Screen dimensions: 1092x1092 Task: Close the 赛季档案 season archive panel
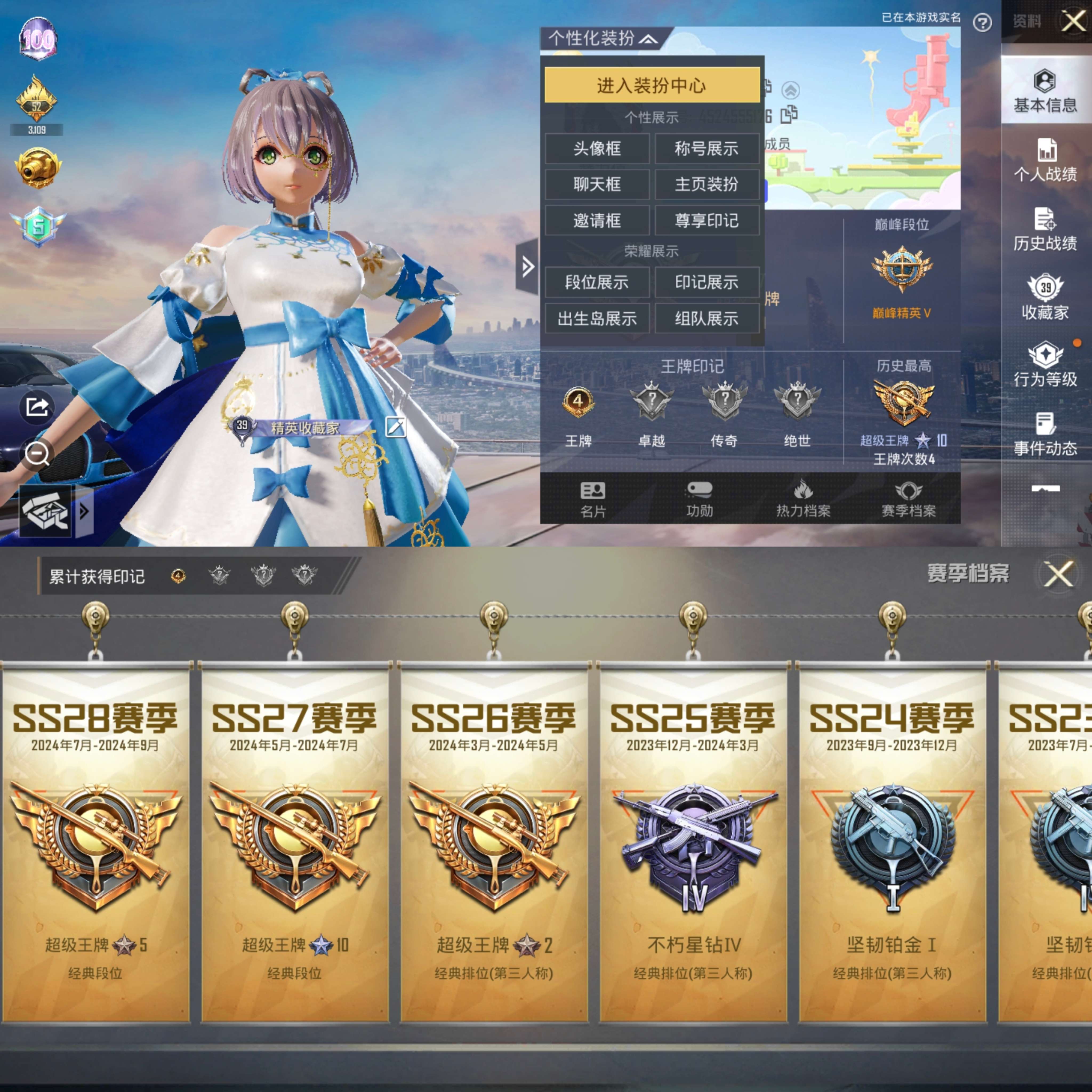[1058, 574]
